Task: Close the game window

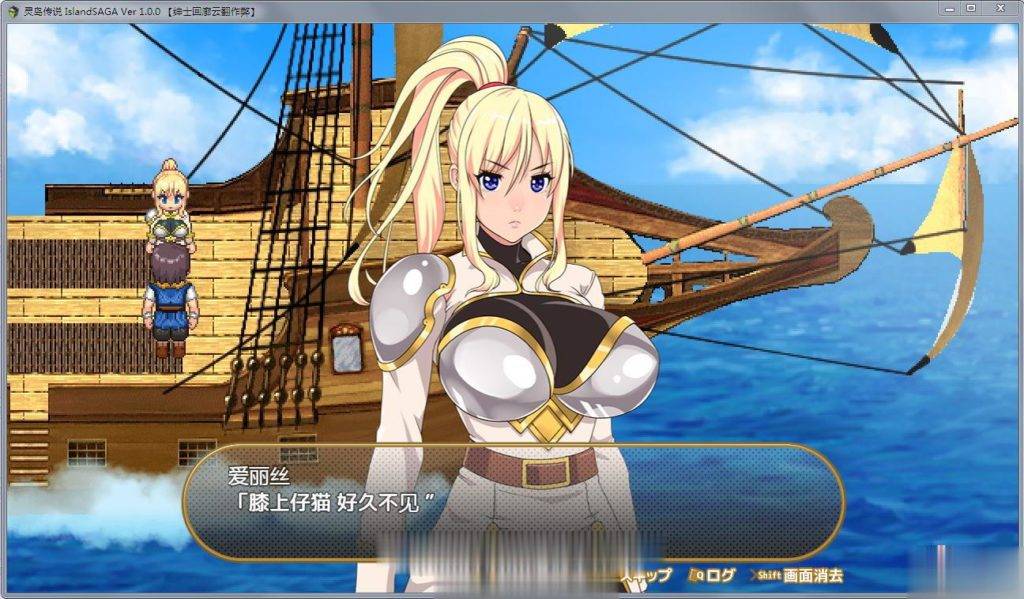Action: point(999,9)
